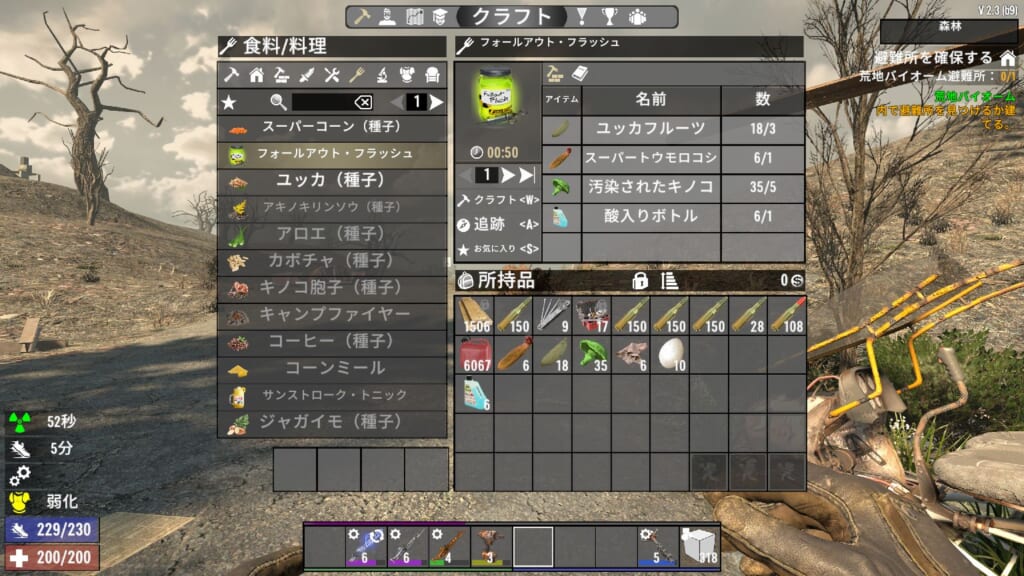Pick the コーンミール recipe entry
The height and width of the screenshot is (576, 1024).
tap(332, 369)
